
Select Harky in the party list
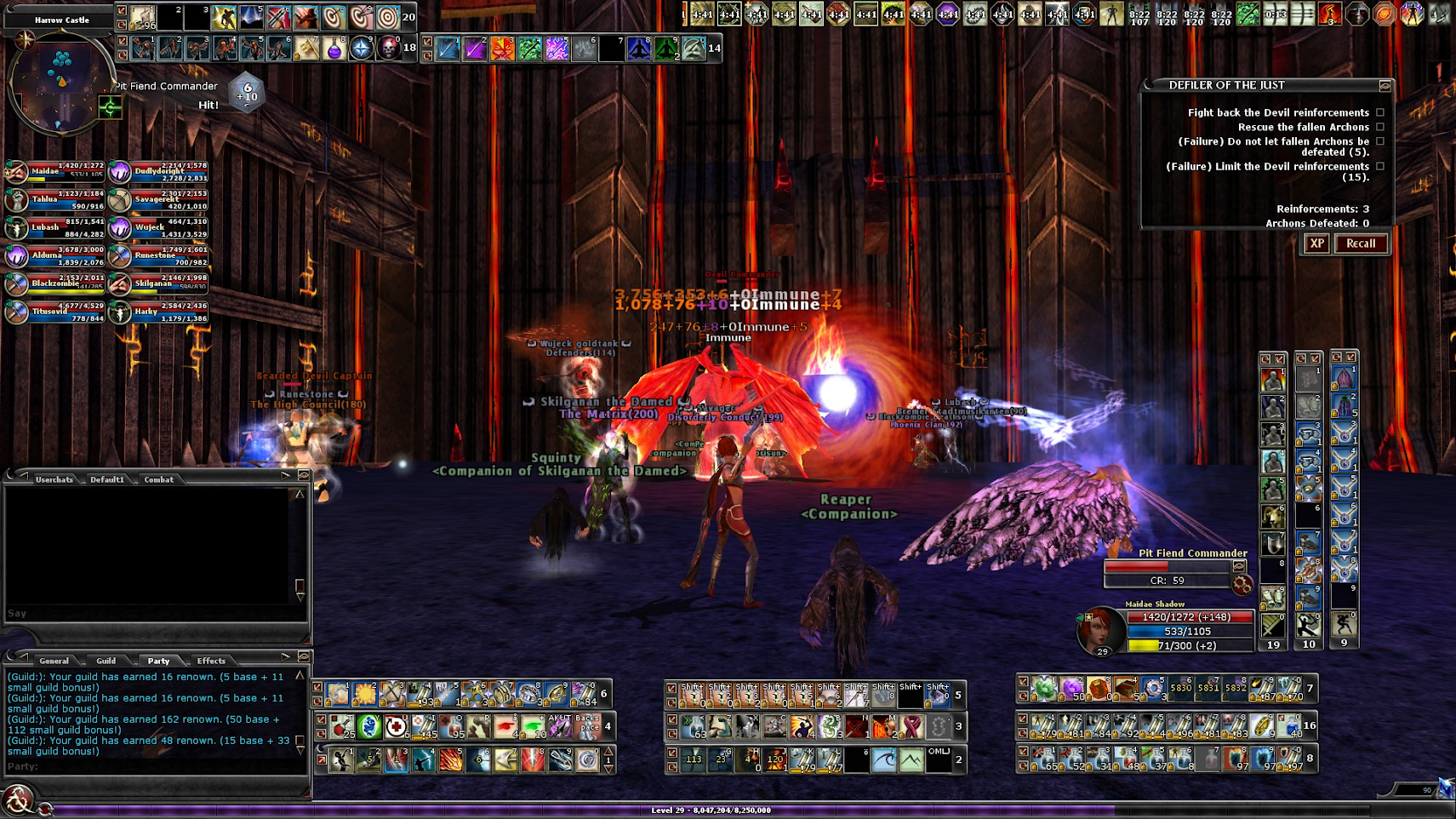pos(159,312)
